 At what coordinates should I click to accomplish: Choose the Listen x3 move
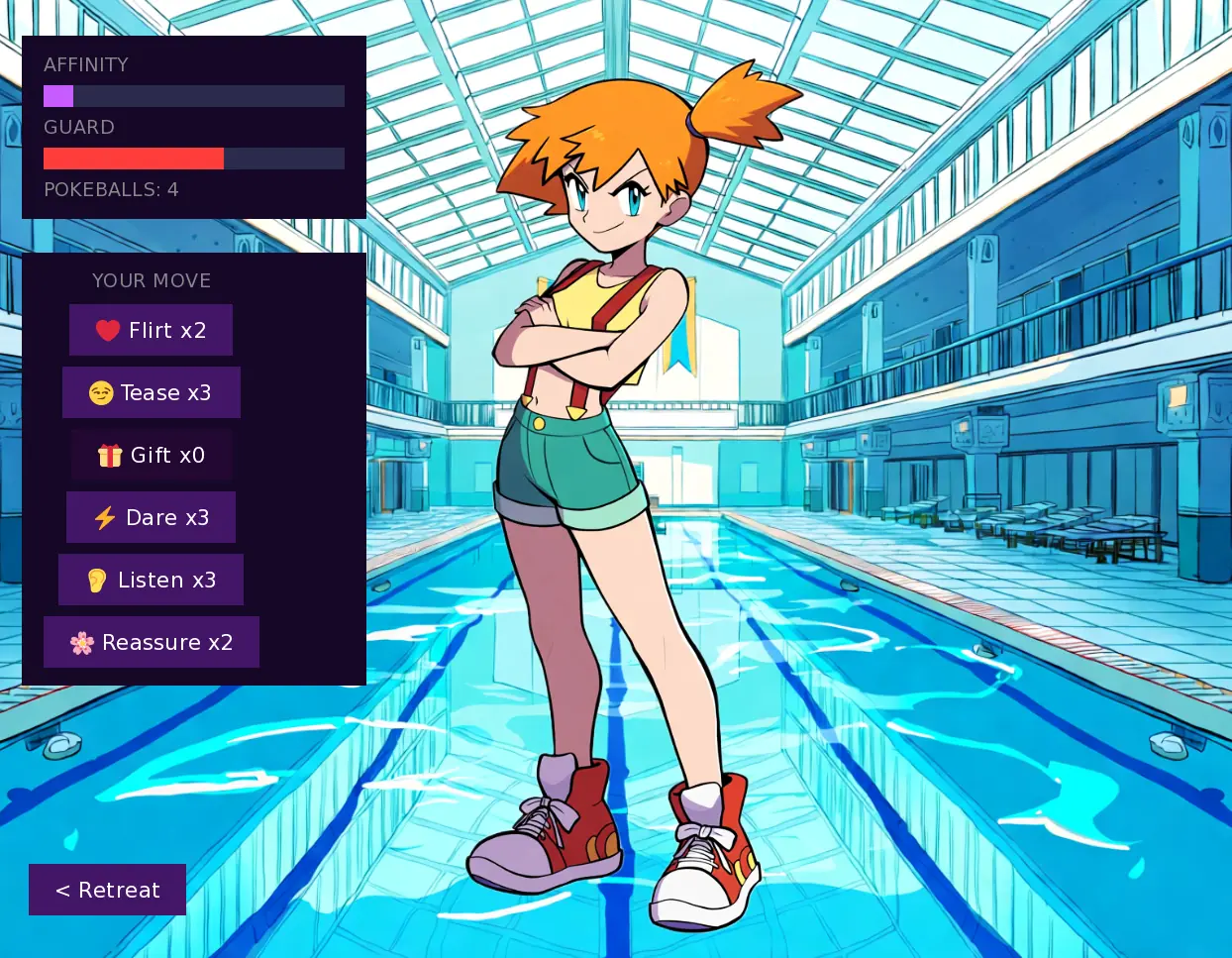coord(151,580)
